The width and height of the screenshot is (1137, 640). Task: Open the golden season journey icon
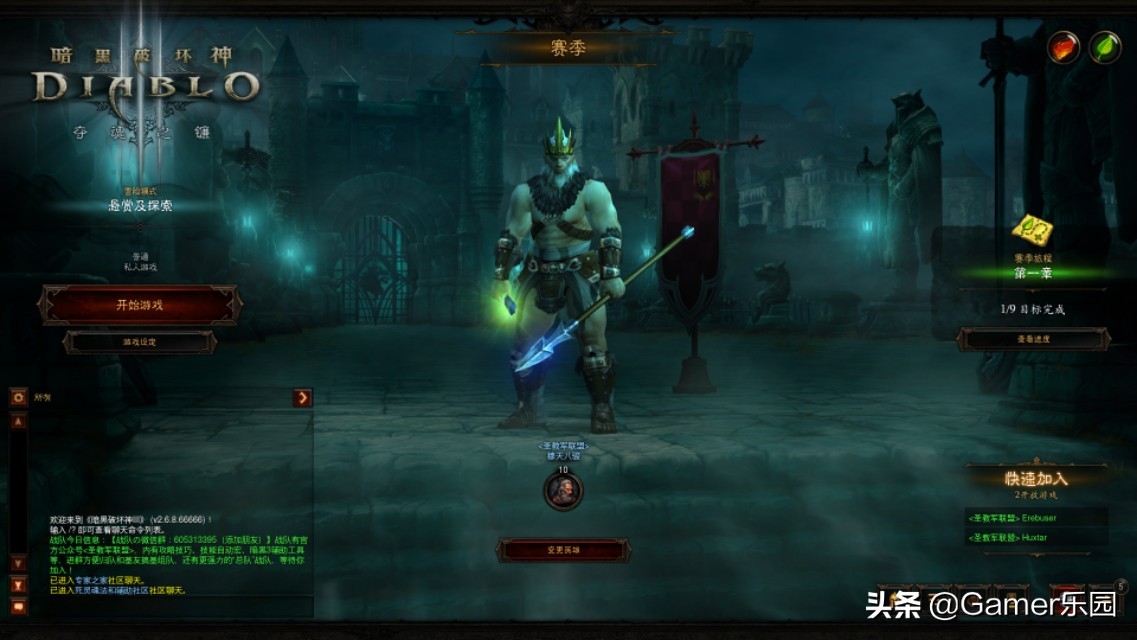click(1030, 231)
